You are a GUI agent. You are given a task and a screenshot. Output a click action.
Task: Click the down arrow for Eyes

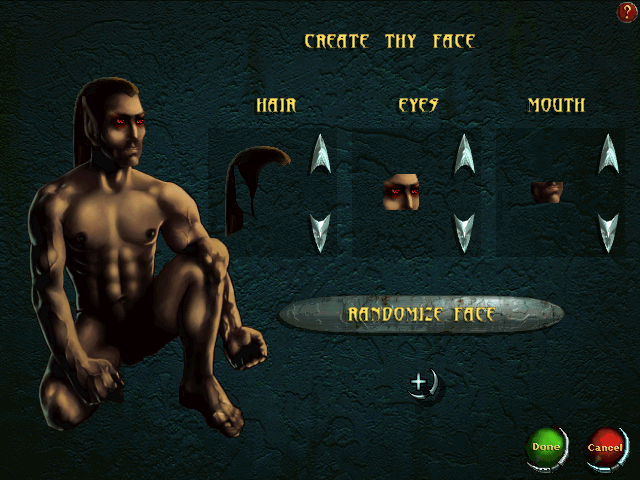click(464, 232)
